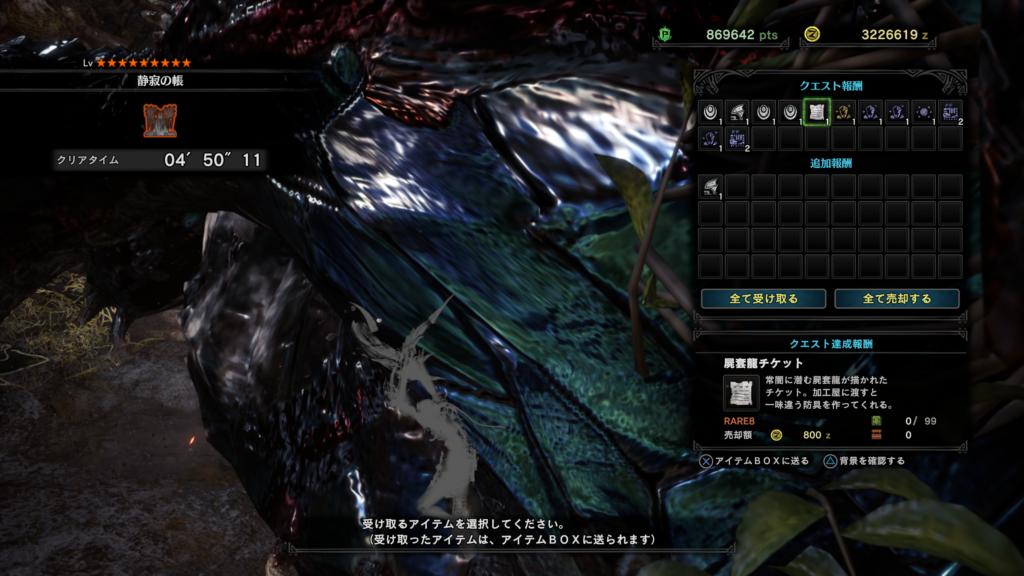Select the highlighted white ticket reward slot

coord(816,112)
